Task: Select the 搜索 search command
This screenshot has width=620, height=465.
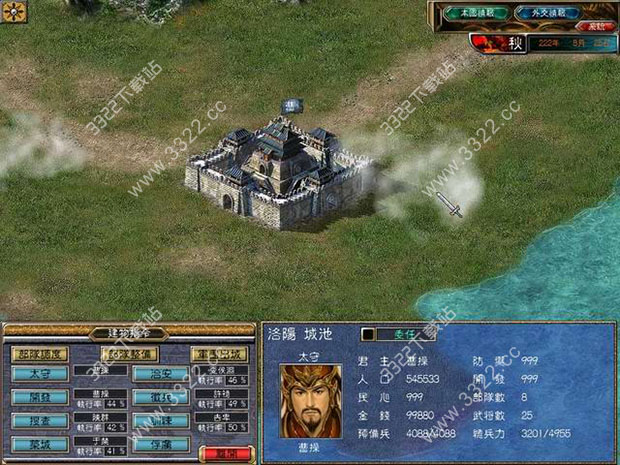Action: (39, 421)
